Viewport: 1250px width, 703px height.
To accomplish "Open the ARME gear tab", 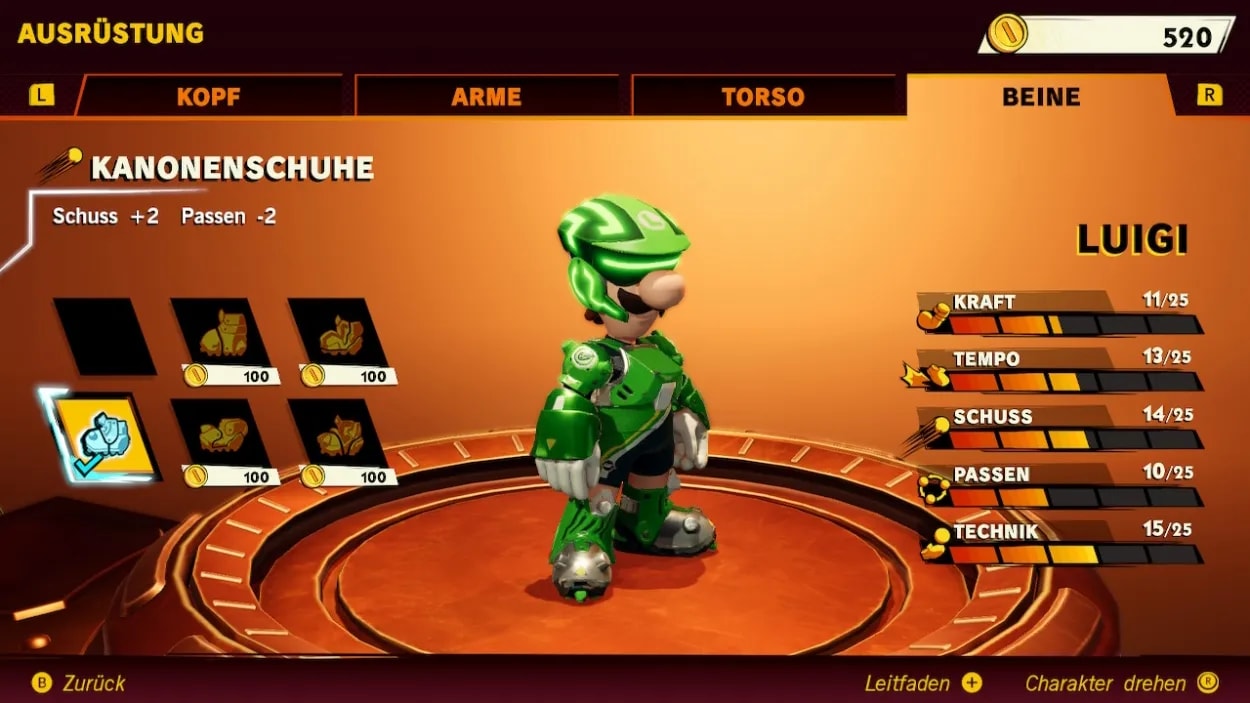I will coord(486,97).
